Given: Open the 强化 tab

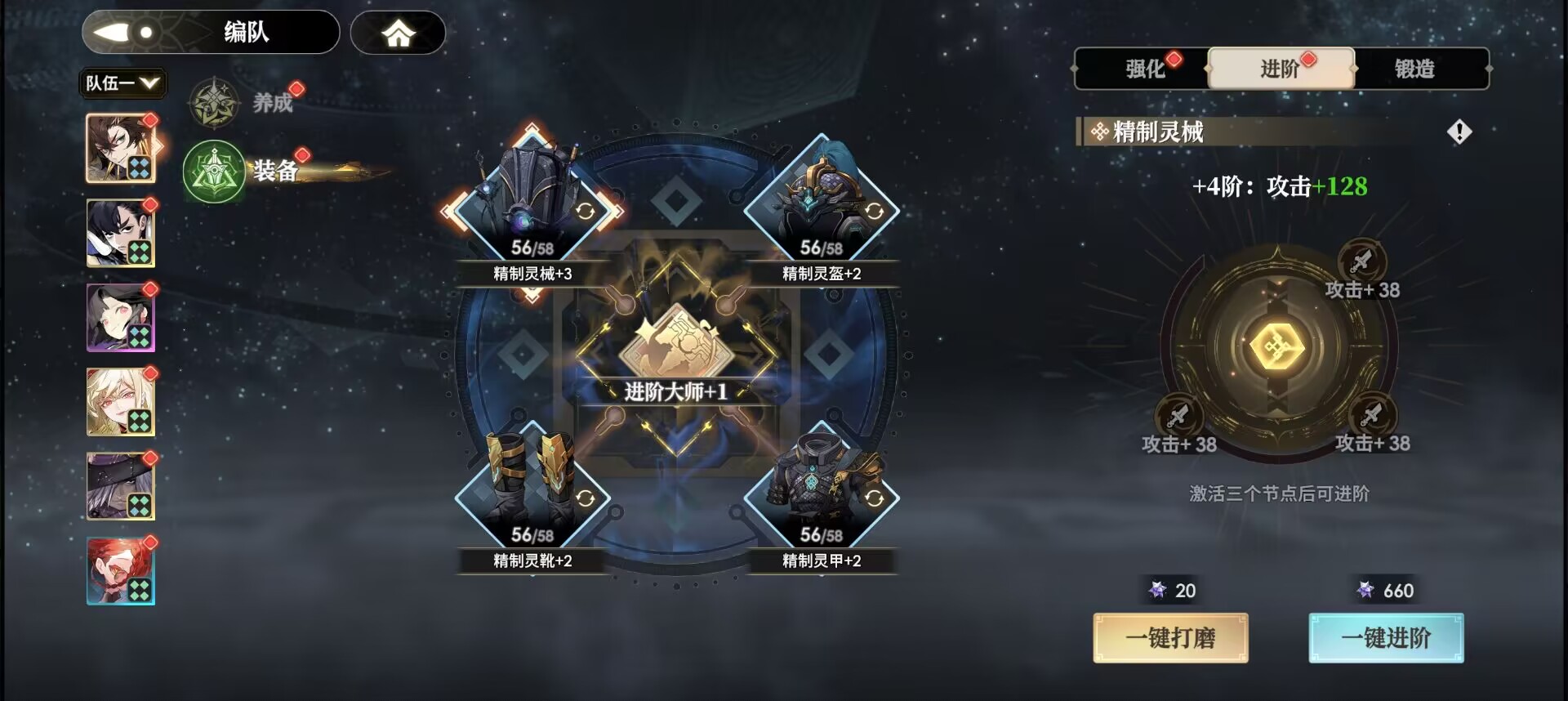Looking at the screenshot, I should pos(1144,69).
